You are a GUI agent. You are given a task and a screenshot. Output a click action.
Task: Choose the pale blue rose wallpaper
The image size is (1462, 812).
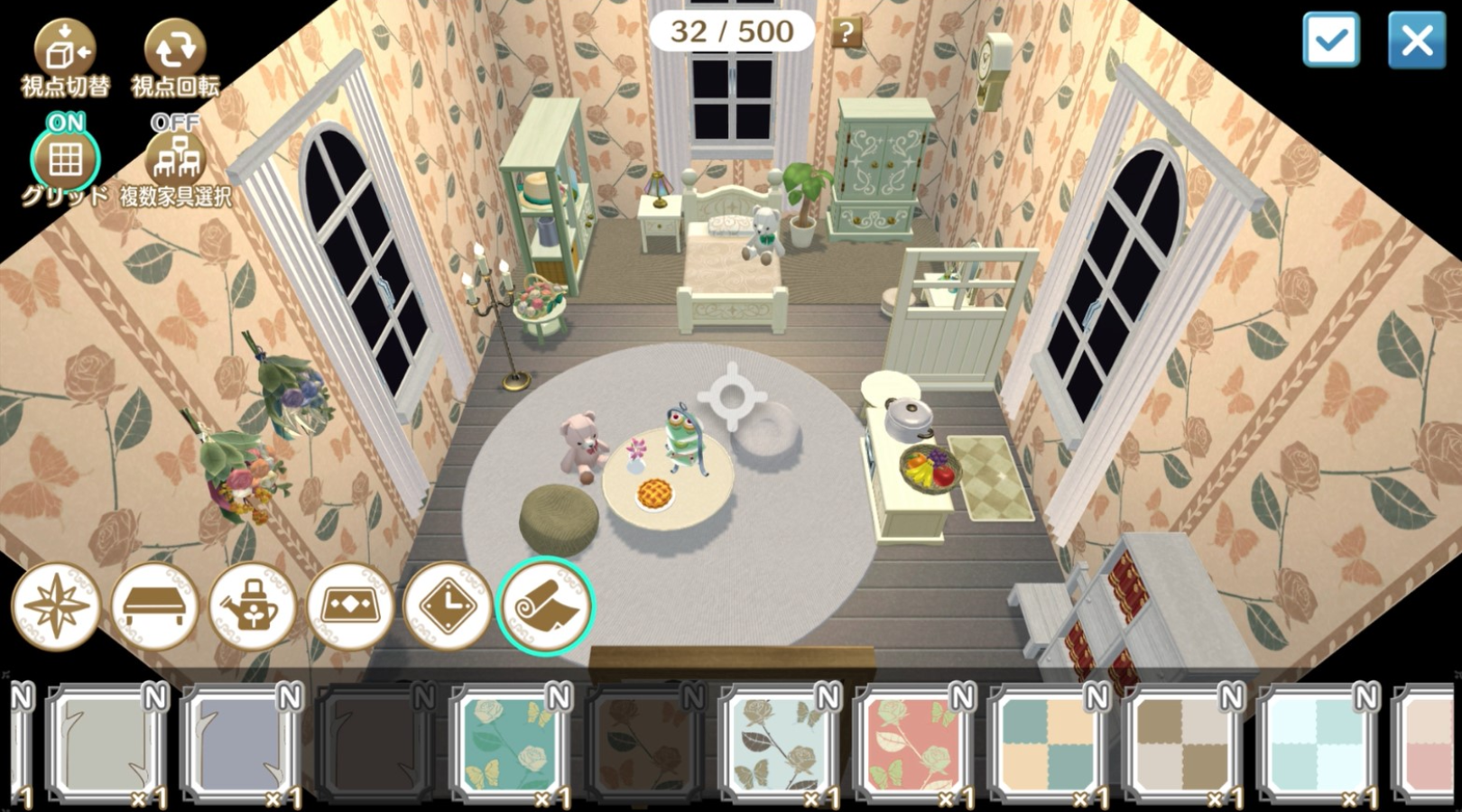pyautogui.click(x=779, y=744)
